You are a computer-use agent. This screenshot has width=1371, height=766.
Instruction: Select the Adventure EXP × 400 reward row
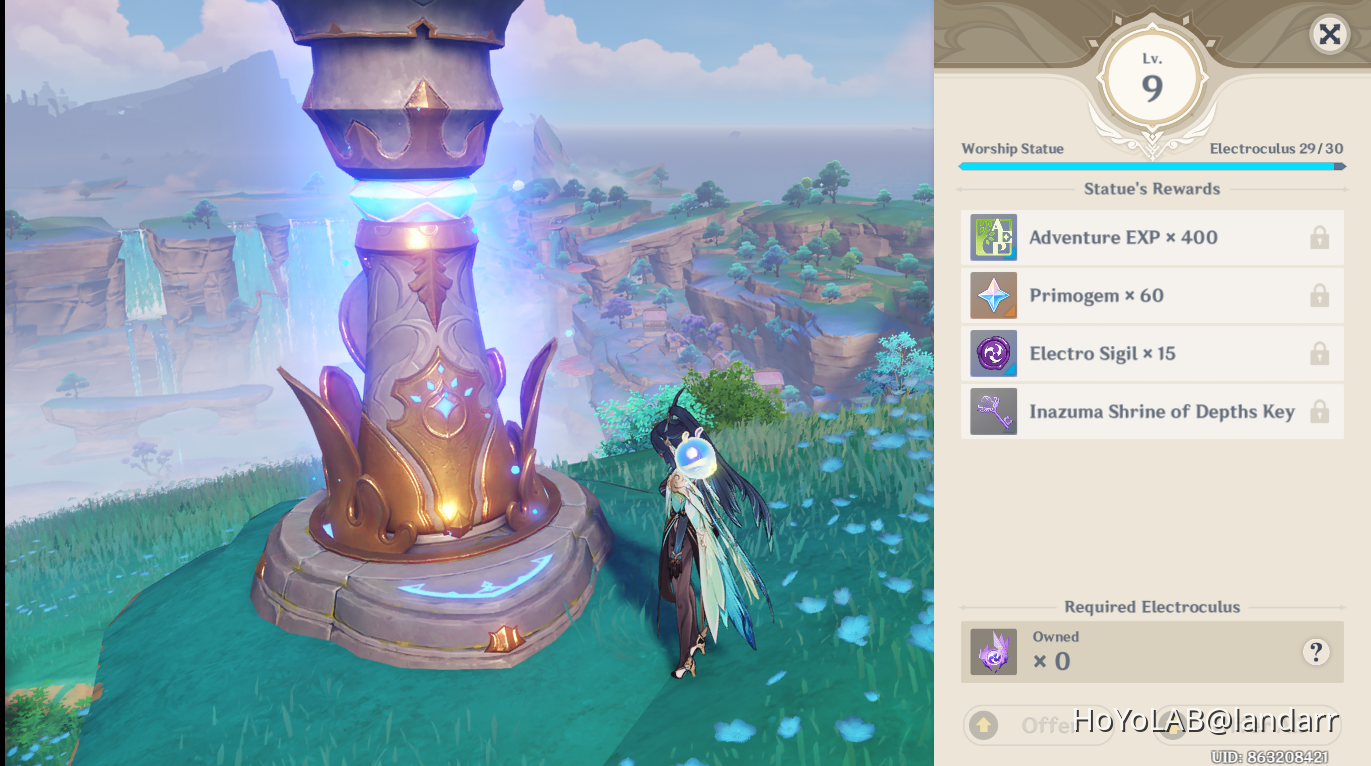pos(1152,238)
